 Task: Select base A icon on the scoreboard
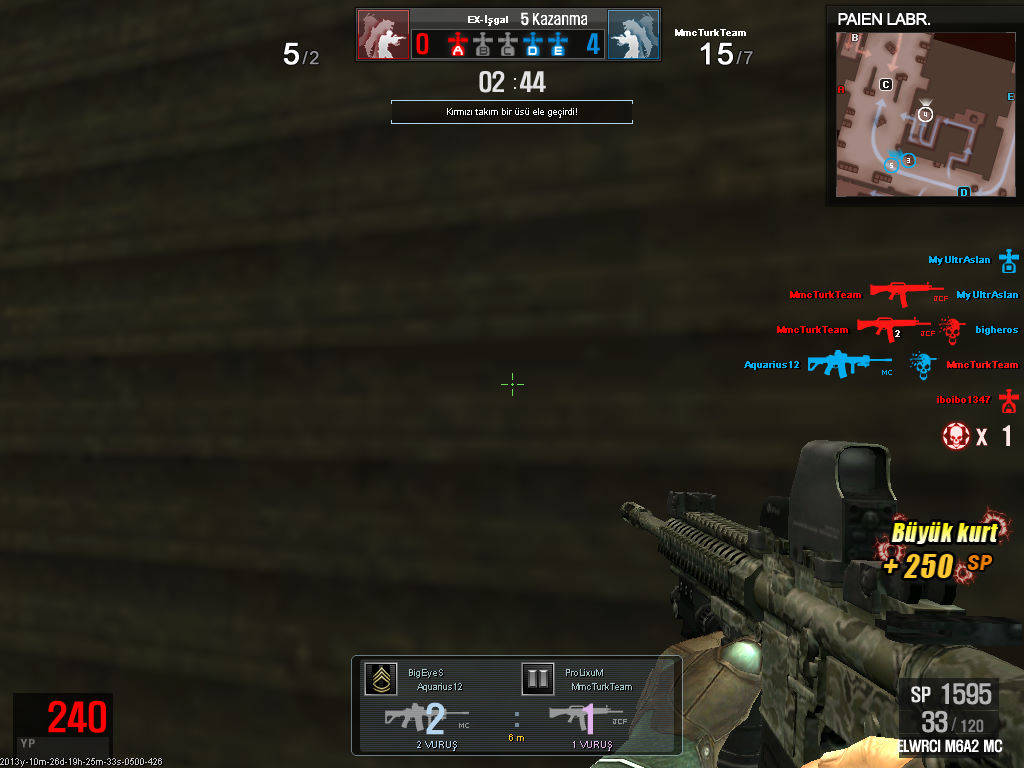coord(458,44)
